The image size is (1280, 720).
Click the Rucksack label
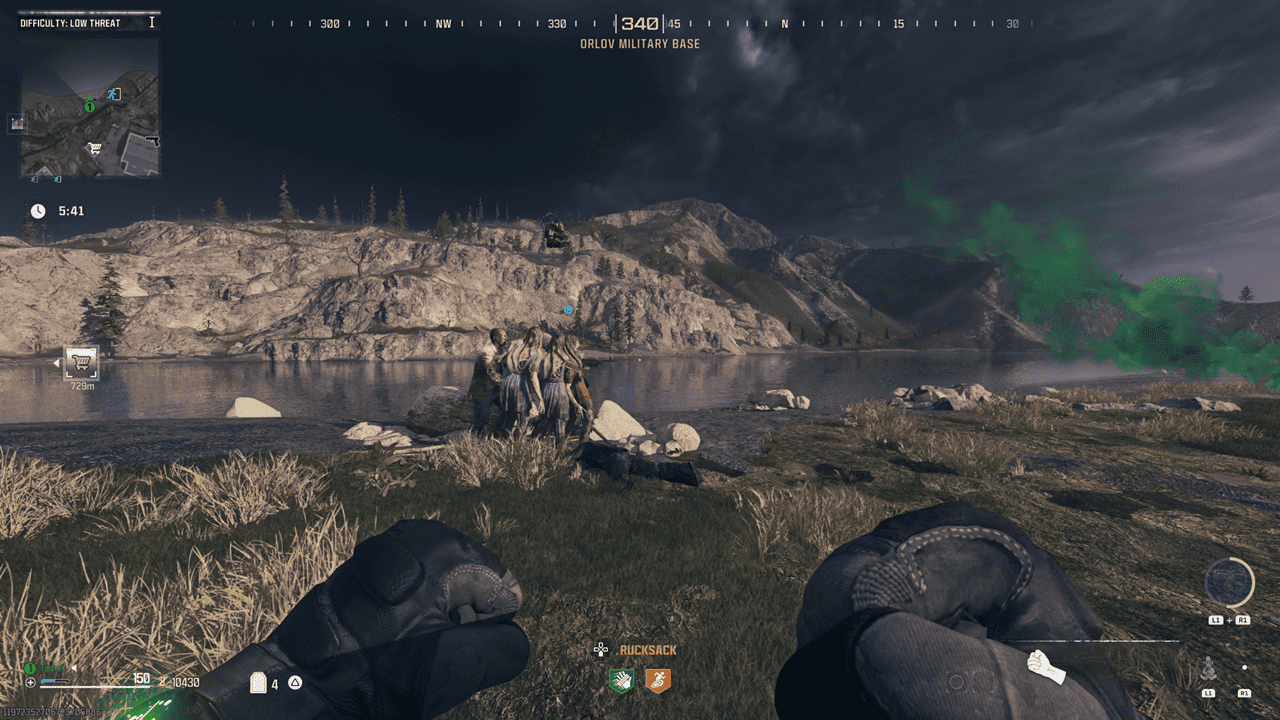(647, 650)
